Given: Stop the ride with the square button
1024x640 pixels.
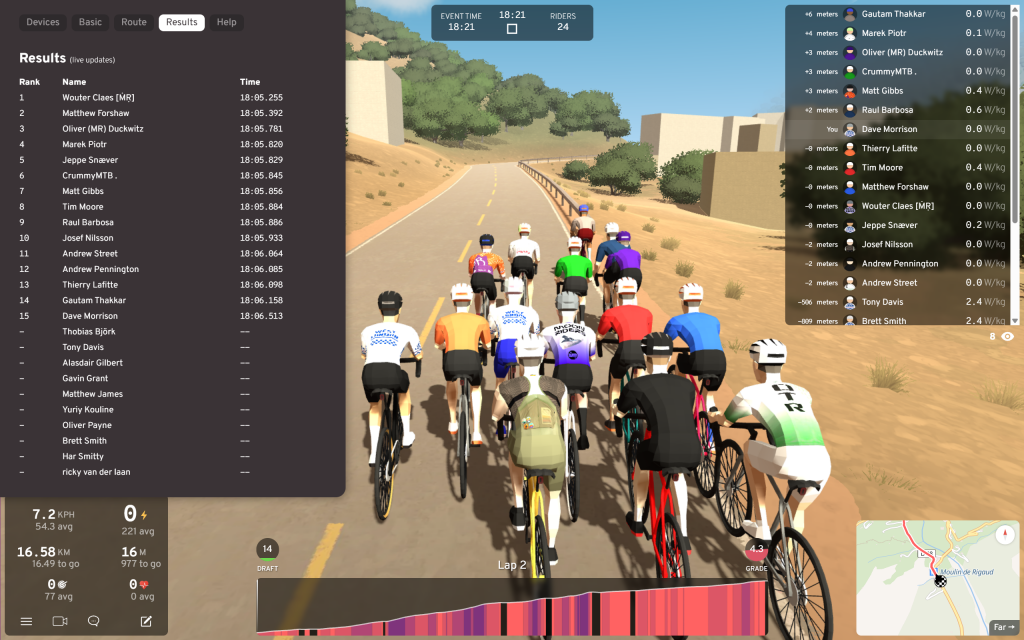Looking at the screenshot, I should point(512,28).
